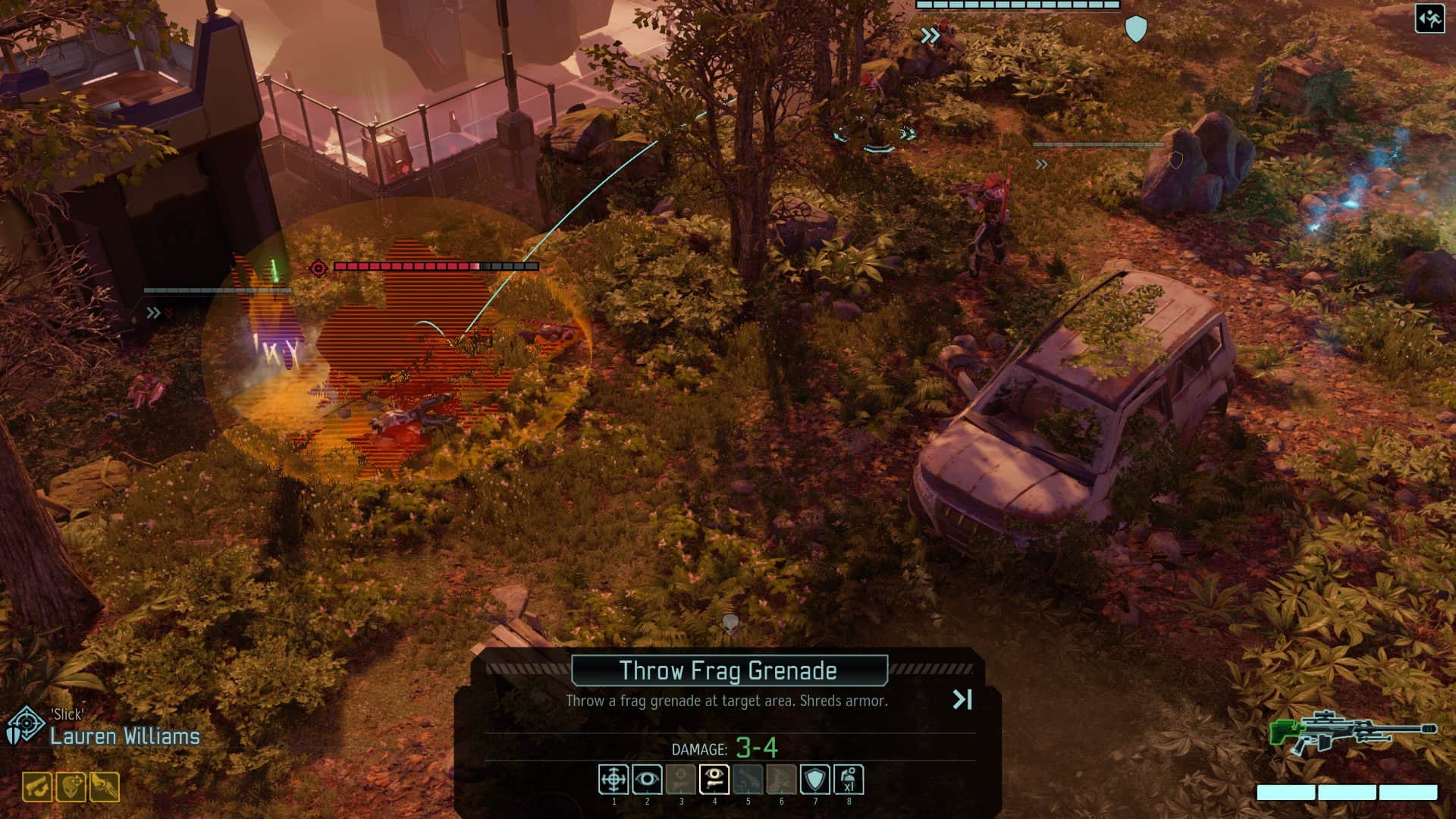Select the highlighted grenade ability in slot 4
This screenshot has width=1456, height=819.
click(714, 780)
